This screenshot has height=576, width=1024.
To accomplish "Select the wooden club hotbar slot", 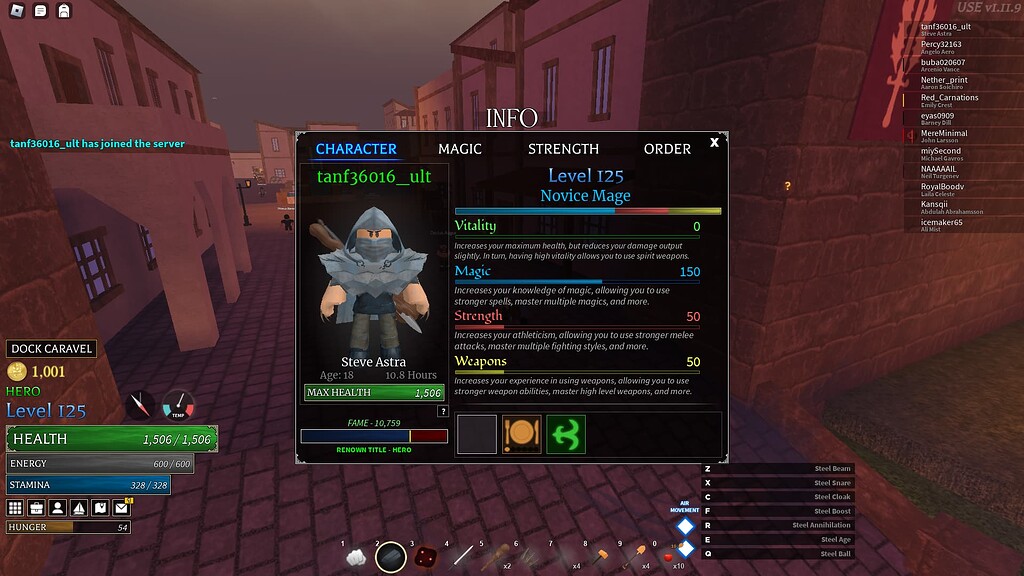I will pos(491,557).
